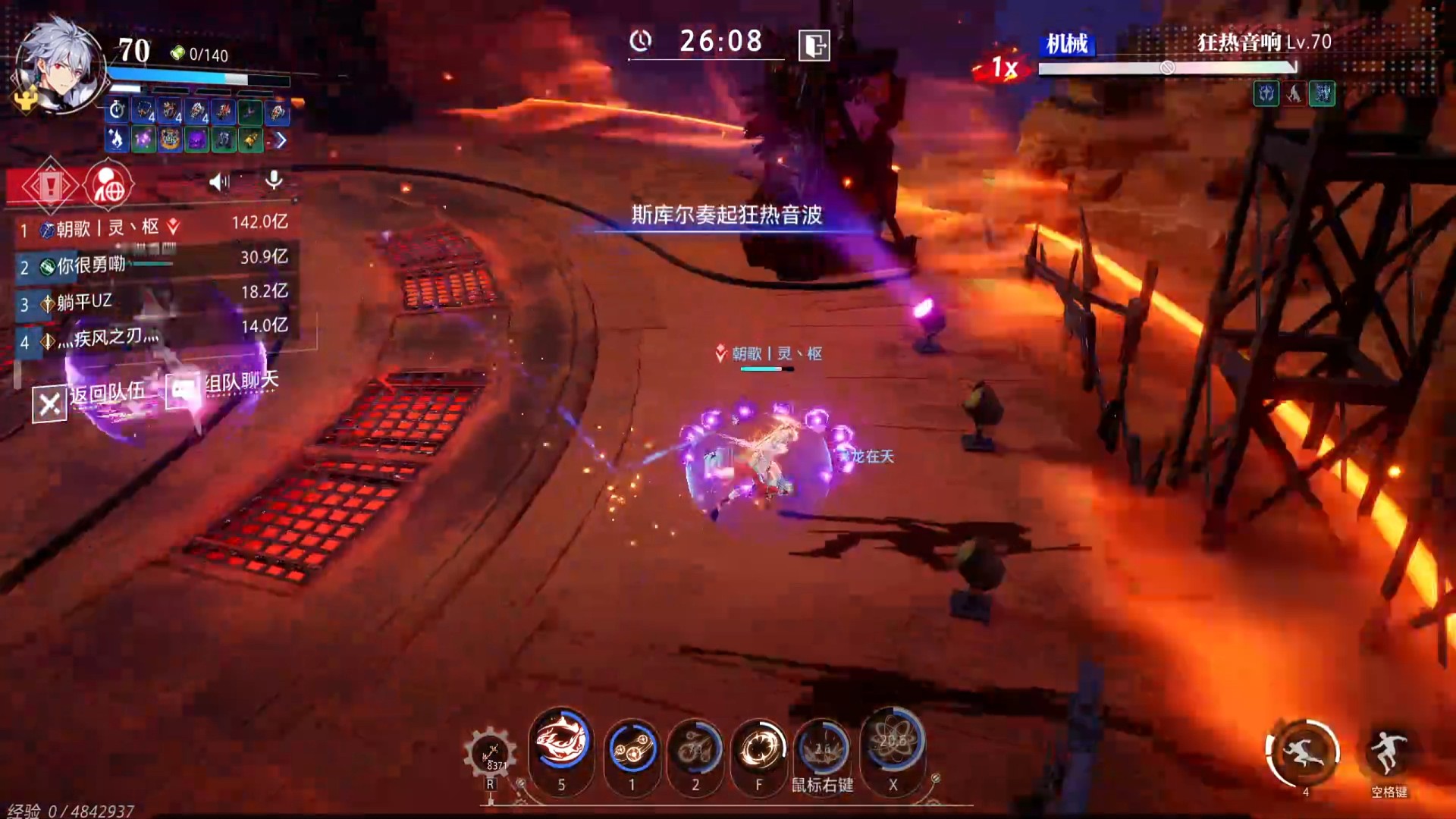Use the dash runner skill icon

click(x=1303, y=752)
